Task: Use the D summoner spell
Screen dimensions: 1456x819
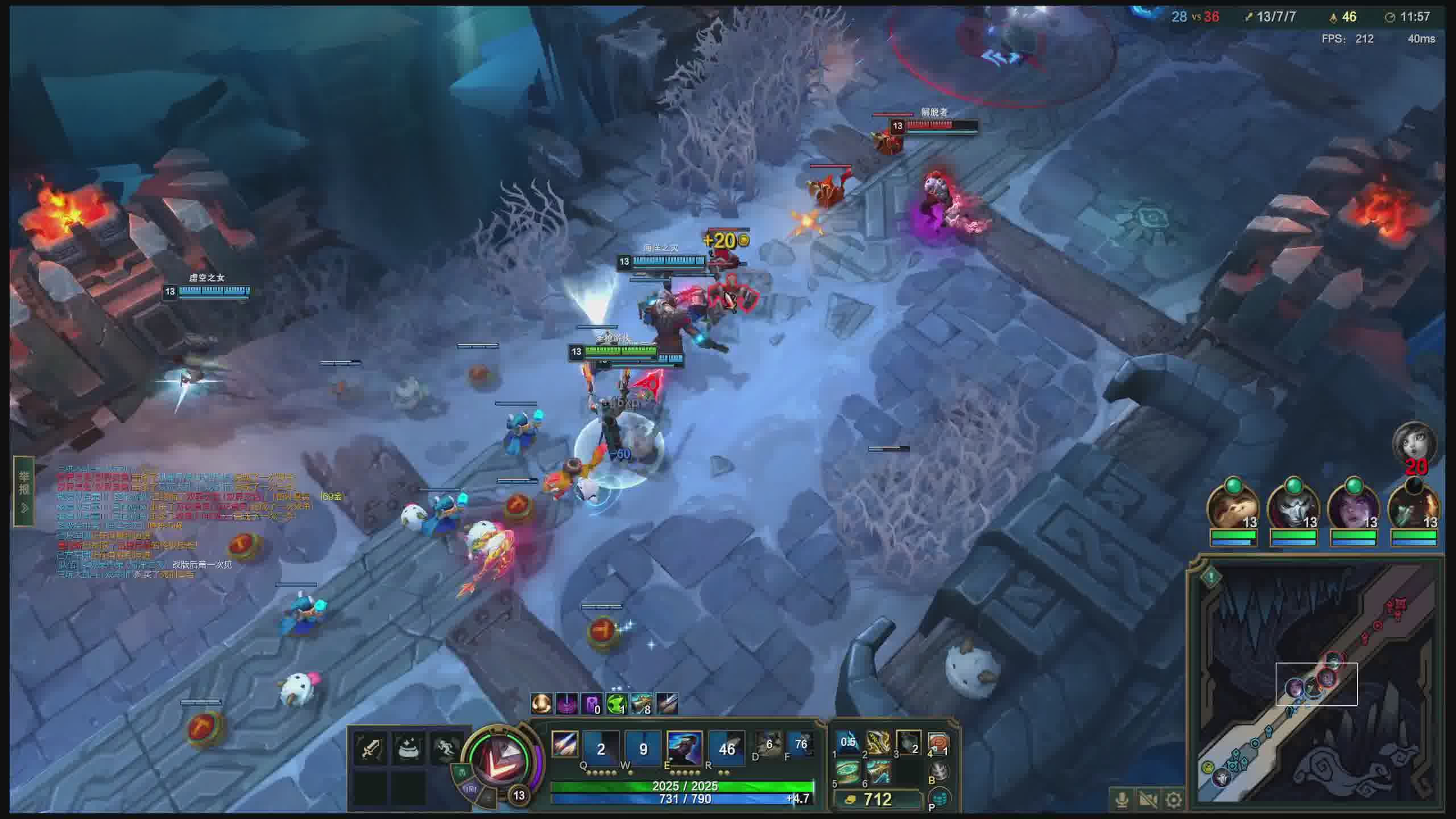Action: point(768,744)
